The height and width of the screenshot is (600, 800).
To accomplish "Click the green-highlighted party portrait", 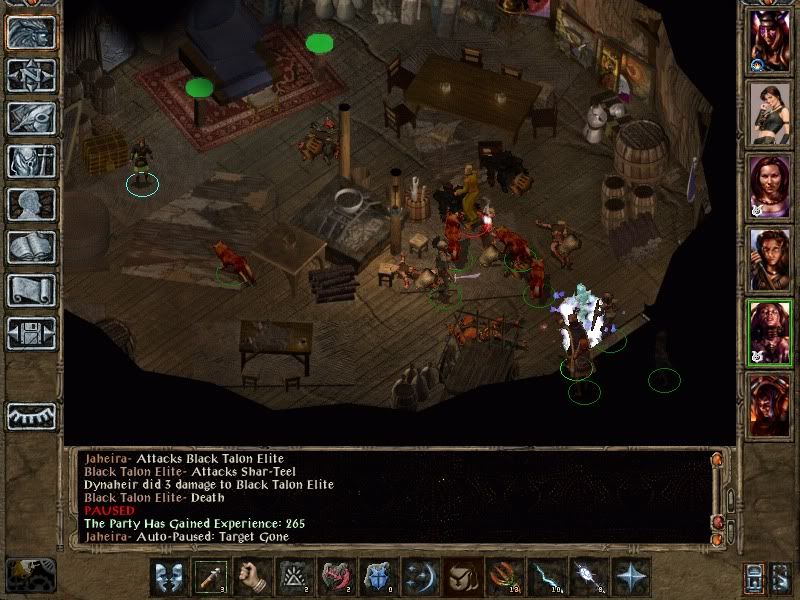I will pyautogui.click(x=771, y=333).
